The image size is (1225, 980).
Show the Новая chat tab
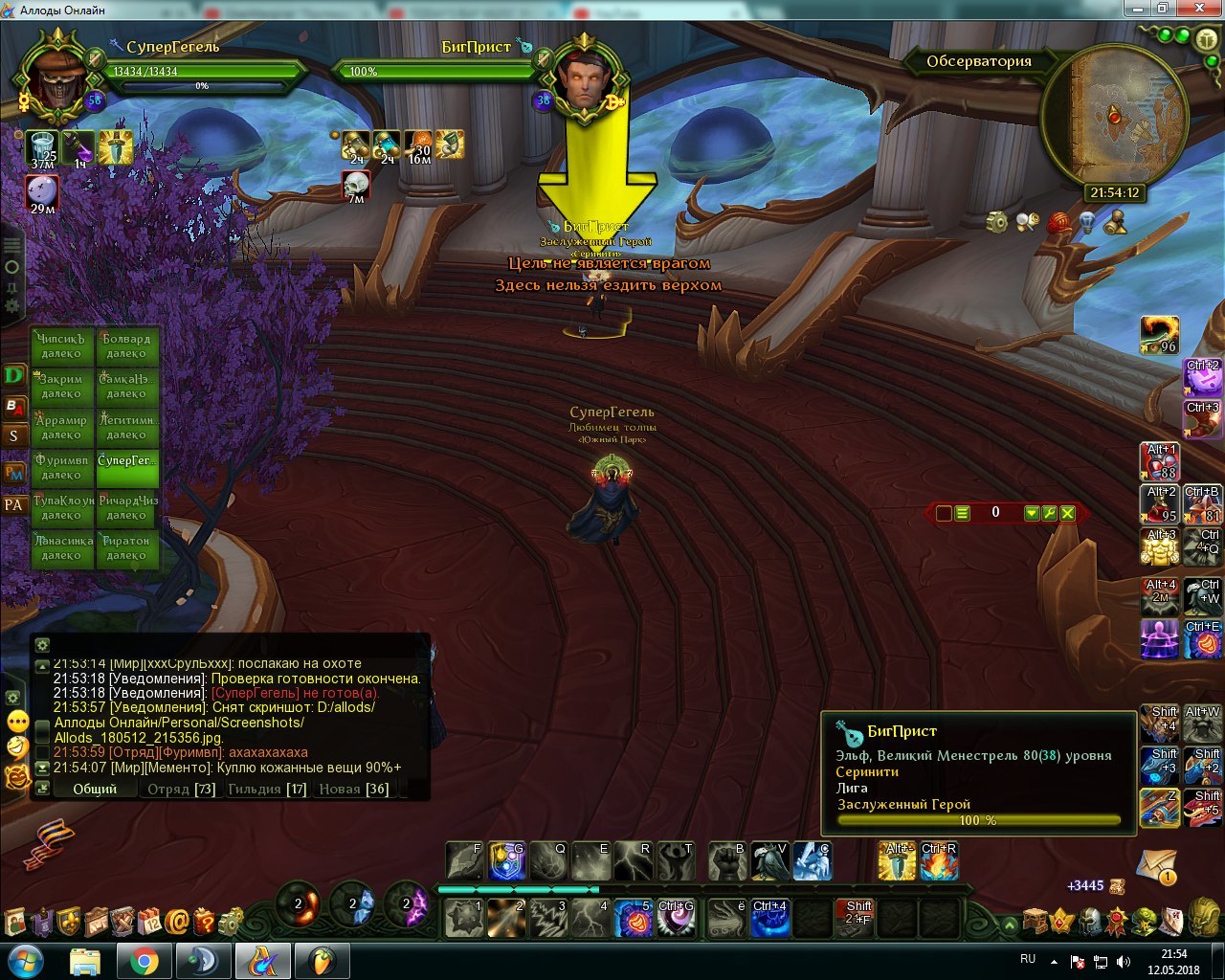pyautogui.click(x=352, y=790)
